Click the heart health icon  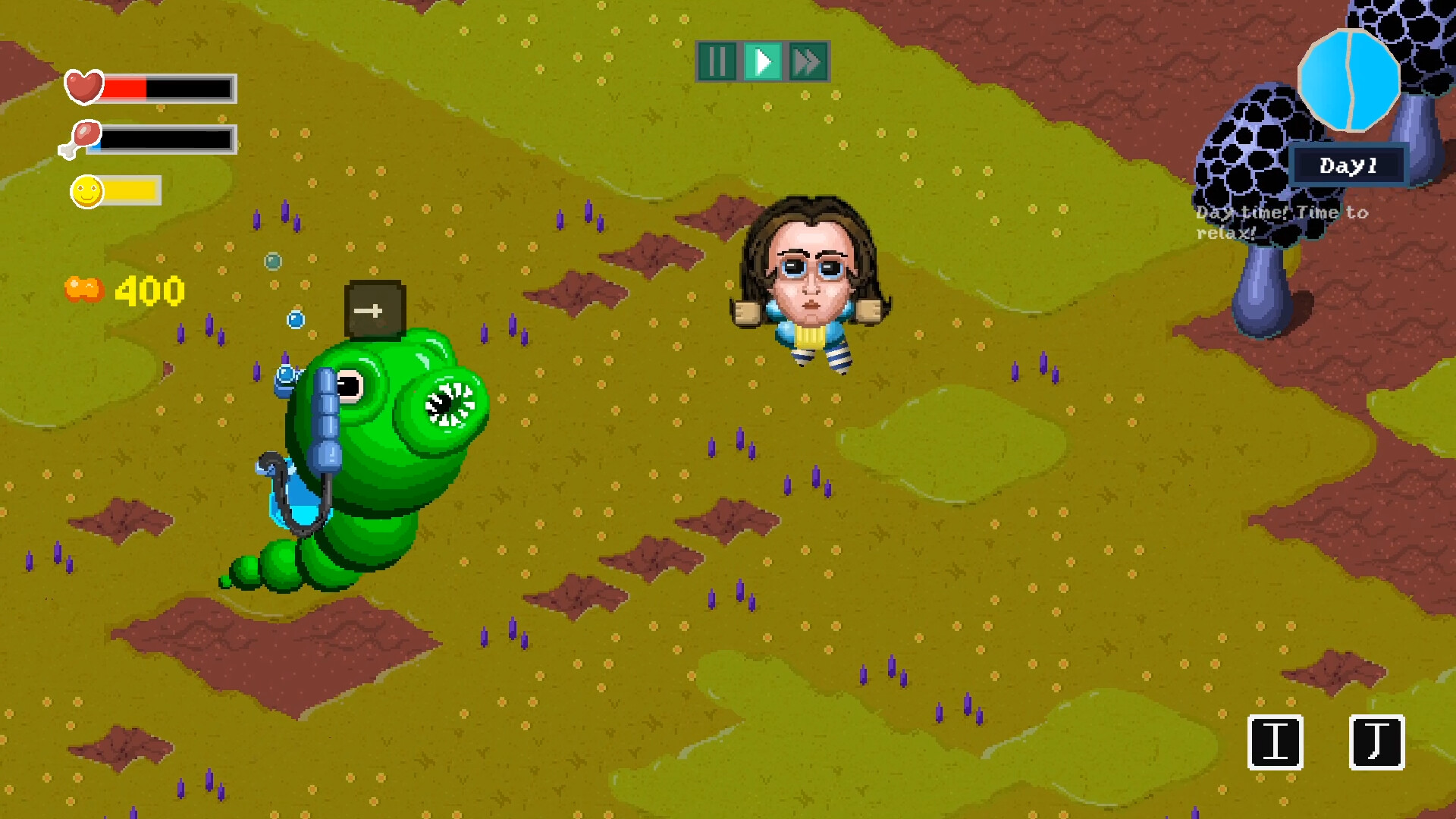pos(84,86)
